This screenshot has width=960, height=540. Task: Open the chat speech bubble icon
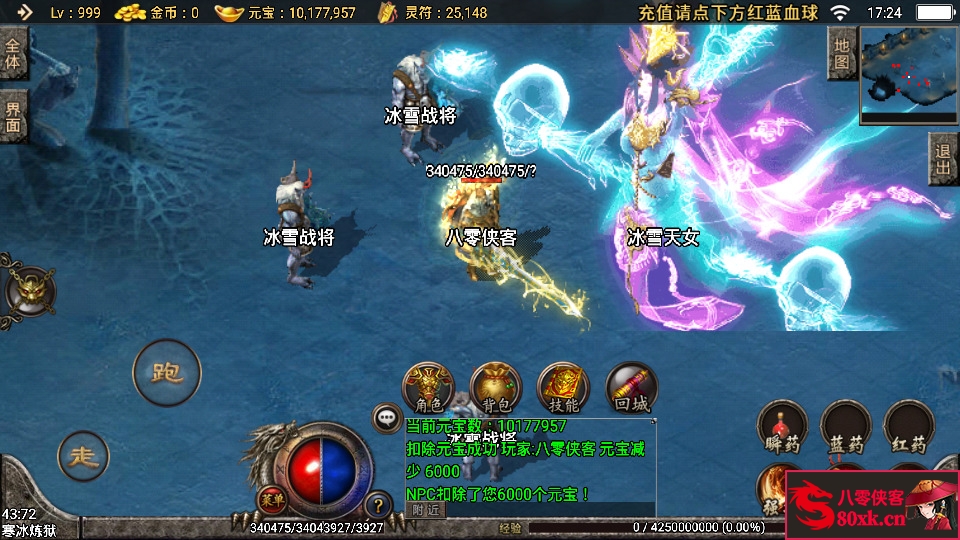coord(386,418)
